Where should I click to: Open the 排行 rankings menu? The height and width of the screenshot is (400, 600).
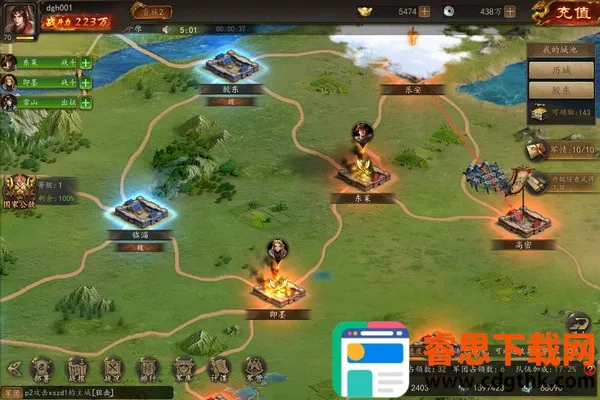click(147, 368)
